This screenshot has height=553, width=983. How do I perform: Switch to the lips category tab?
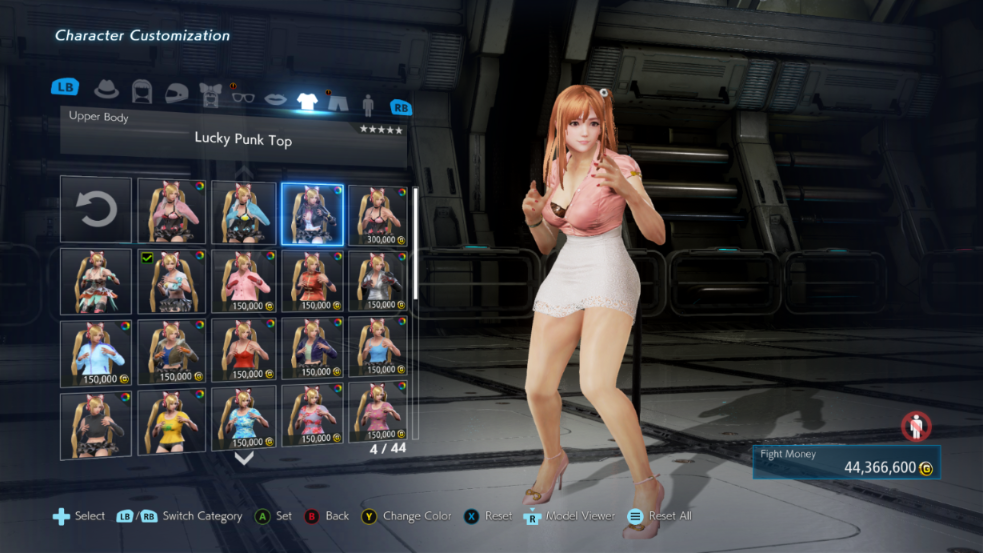point(274,98)
